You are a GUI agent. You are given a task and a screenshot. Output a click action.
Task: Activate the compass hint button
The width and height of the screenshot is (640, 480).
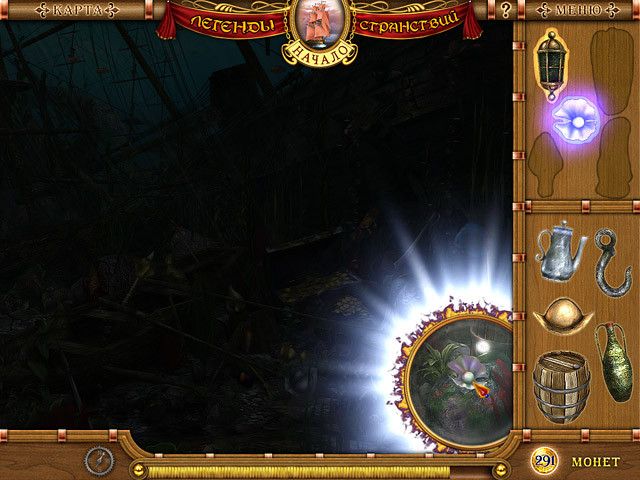(x=100, y=461)
